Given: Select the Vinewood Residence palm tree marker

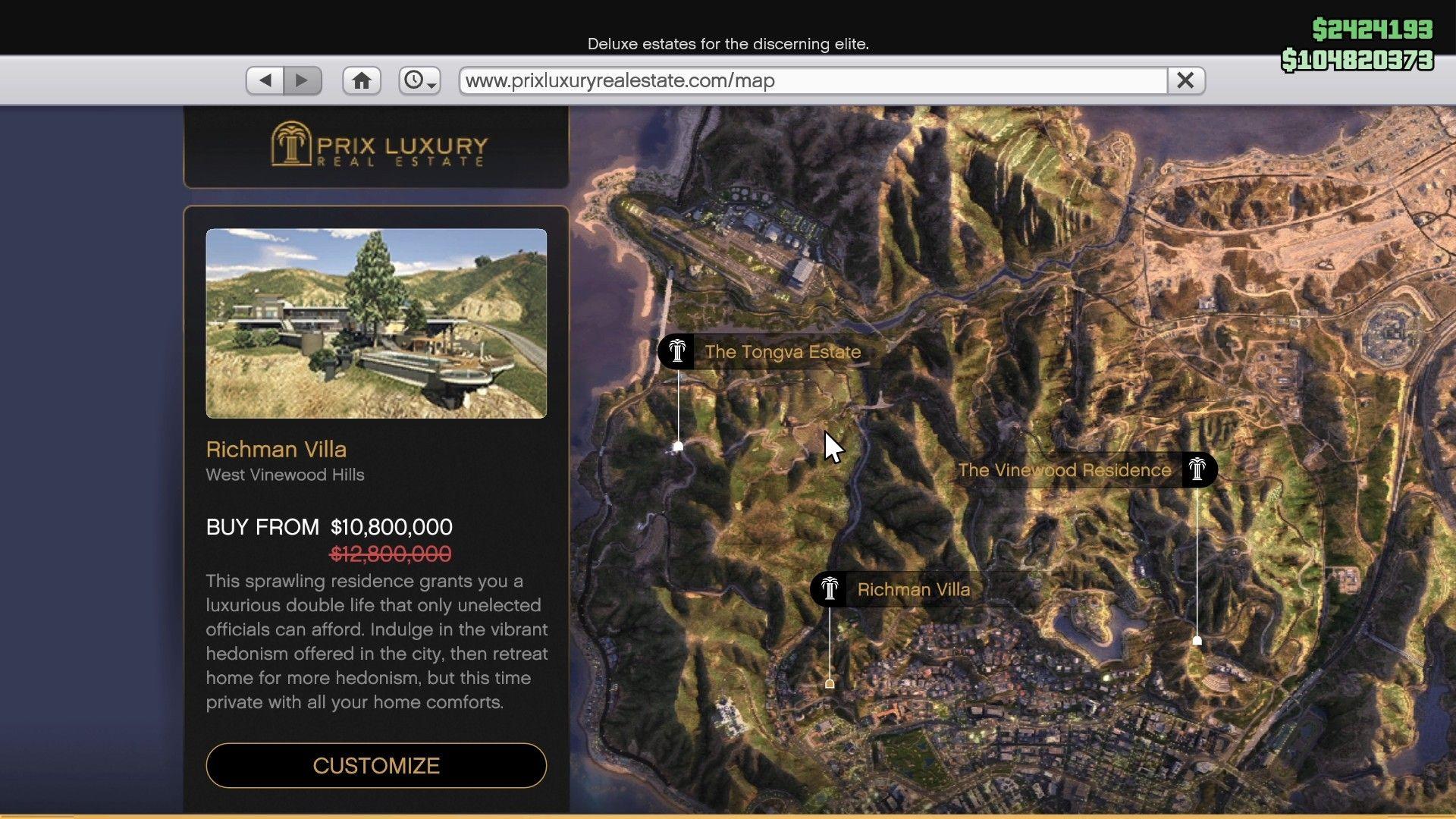Looking at the screenshot, I should 1198,469.
